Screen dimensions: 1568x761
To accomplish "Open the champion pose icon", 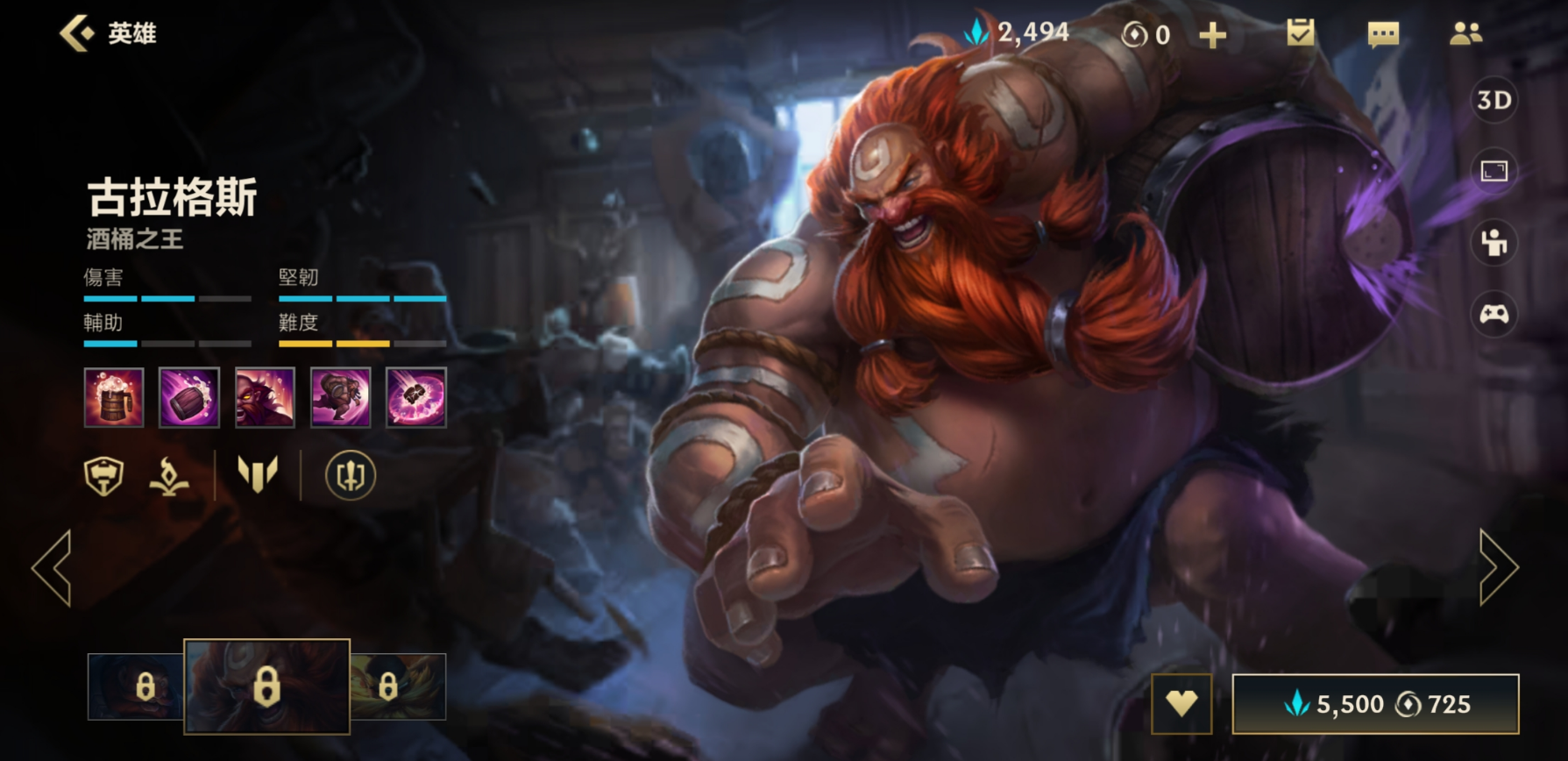I will click(1494, 243).
